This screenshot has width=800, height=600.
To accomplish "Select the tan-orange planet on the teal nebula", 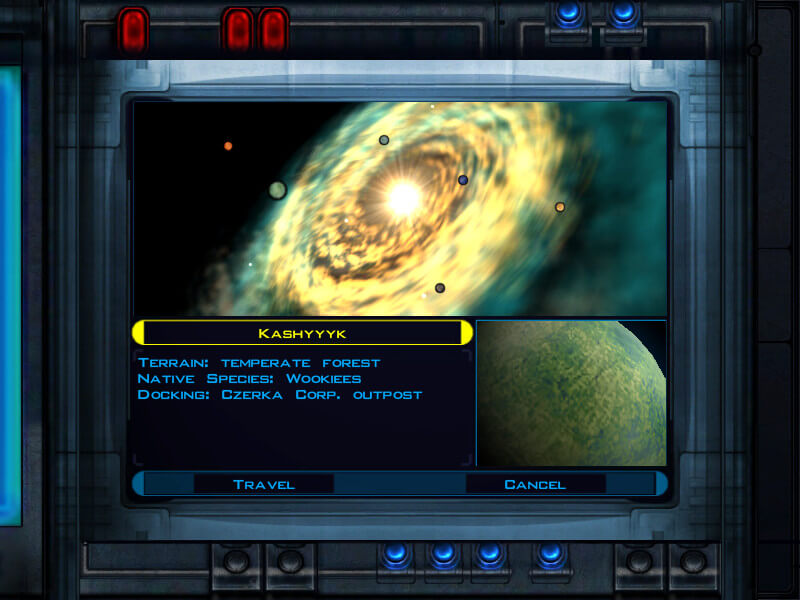I will (x=560, y=207).
